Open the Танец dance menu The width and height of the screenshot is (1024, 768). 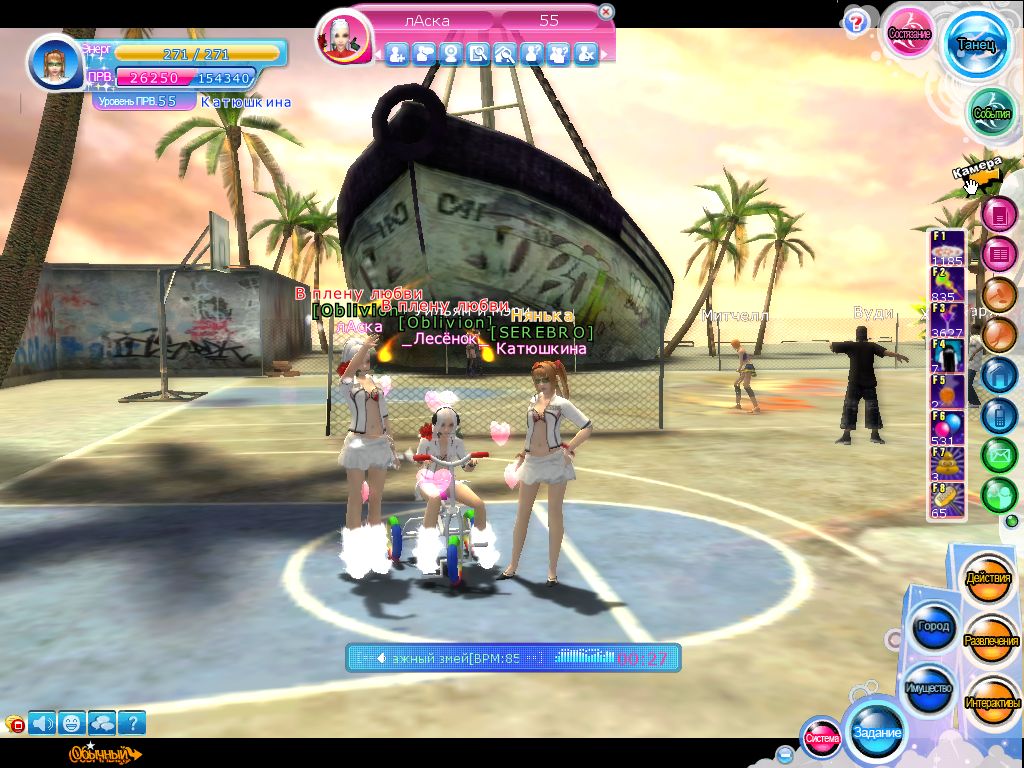click(975, 45)
